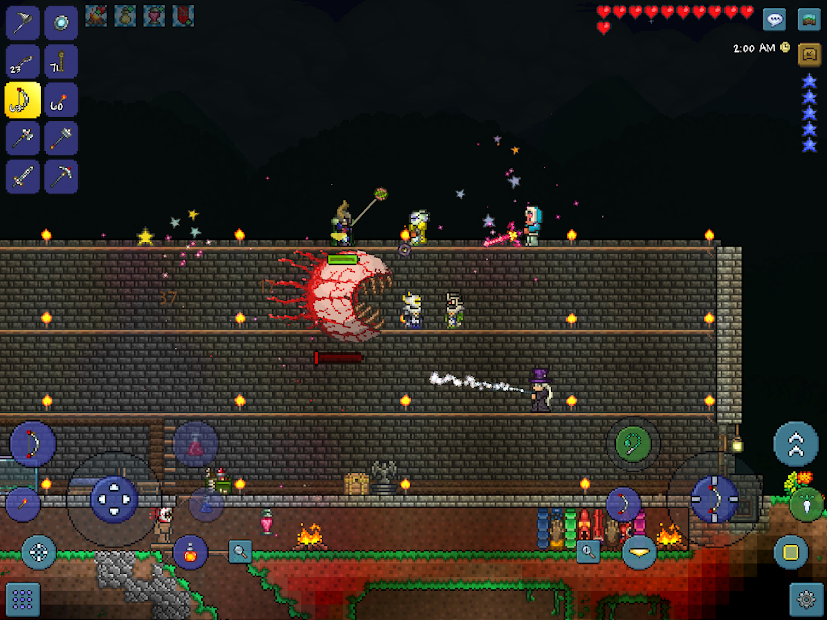Use the orange healing potion quick button
The width and height of the screenshot is (827, 620).
(x=190, y=550)
